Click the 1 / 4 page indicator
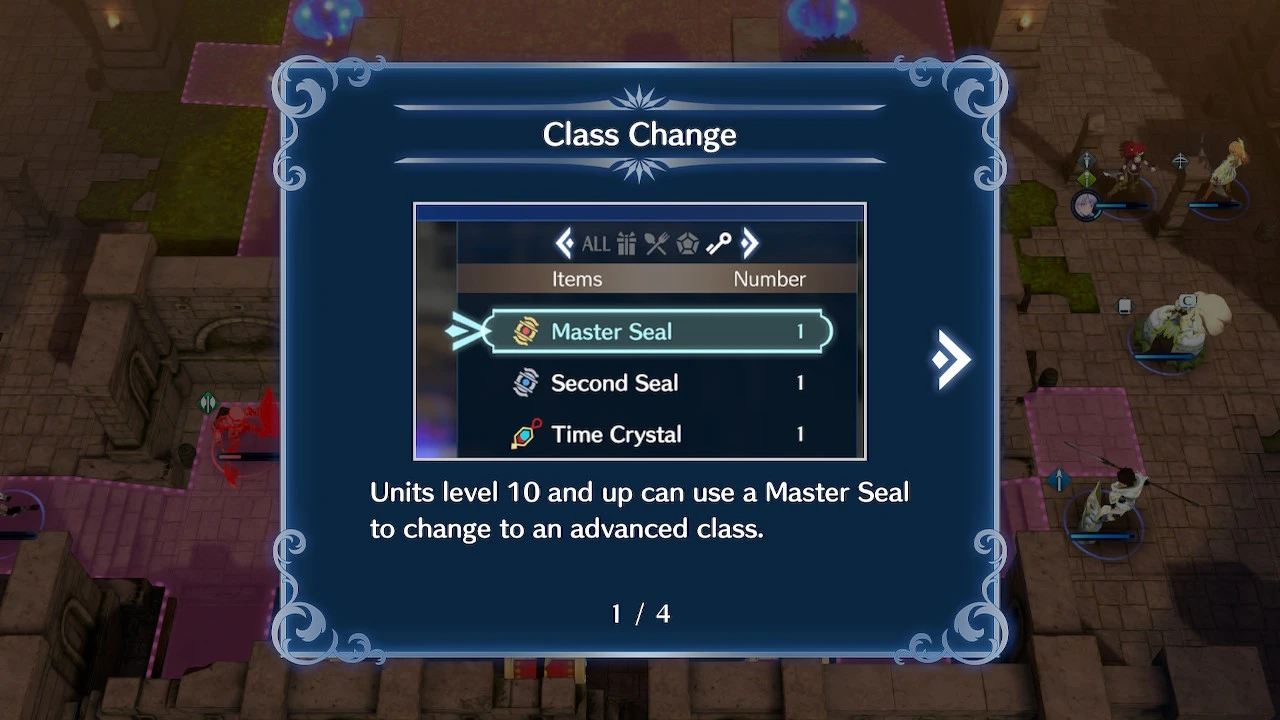This screenshot has width=1280, height=720. pos(640,614)
